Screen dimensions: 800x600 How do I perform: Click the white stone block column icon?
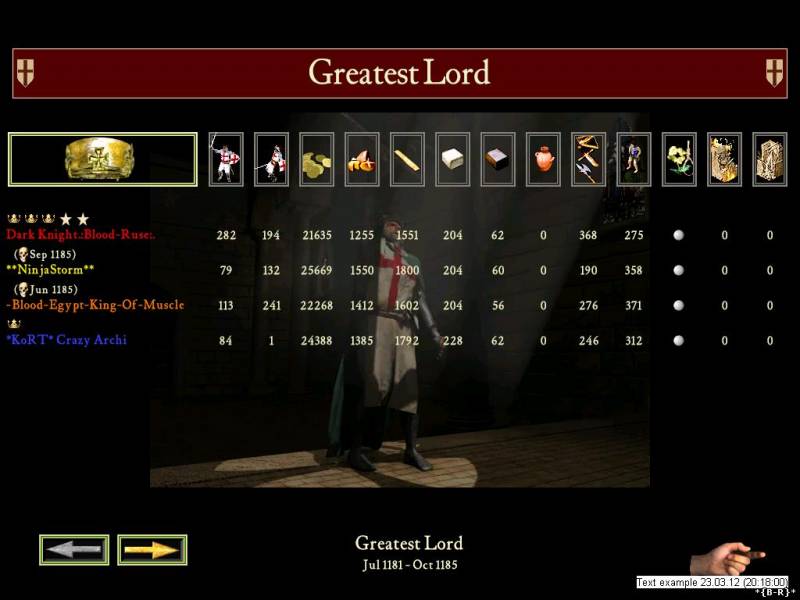452,159
